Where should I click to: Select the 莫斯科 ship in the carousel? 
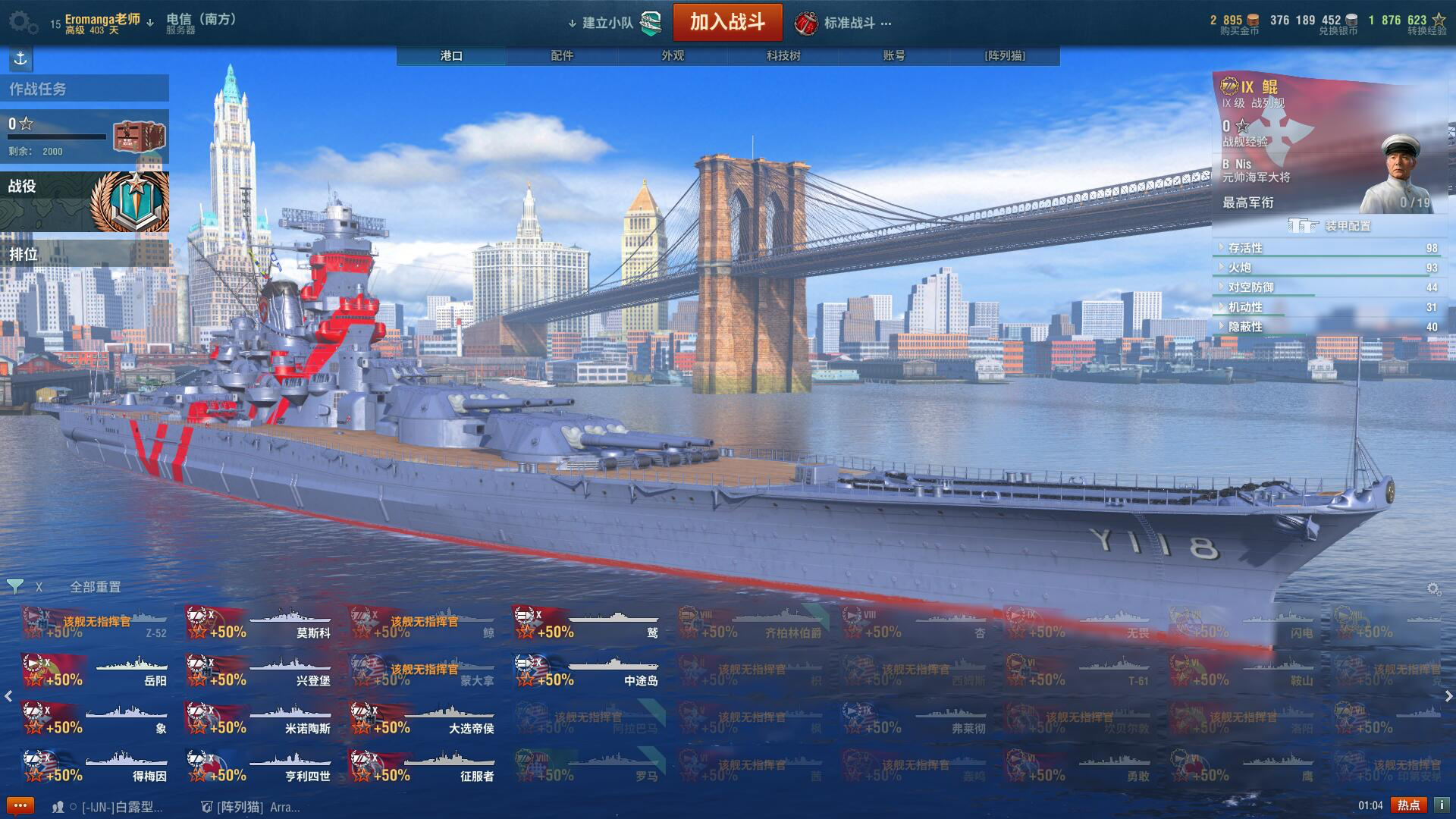259,623
